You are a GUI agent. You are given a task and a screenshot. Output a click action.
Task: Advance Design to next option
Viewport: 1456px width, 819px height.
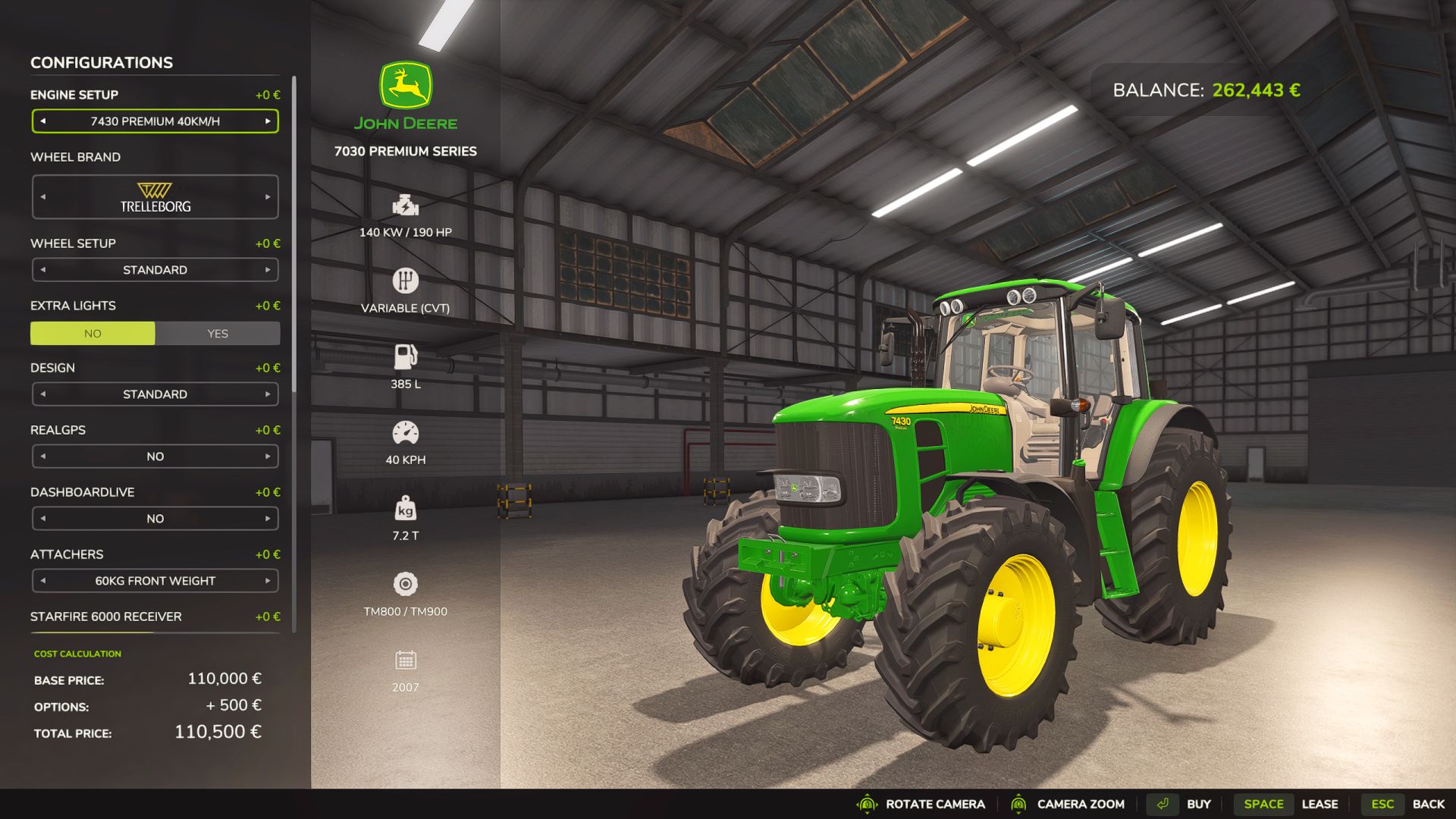[268, 394]
